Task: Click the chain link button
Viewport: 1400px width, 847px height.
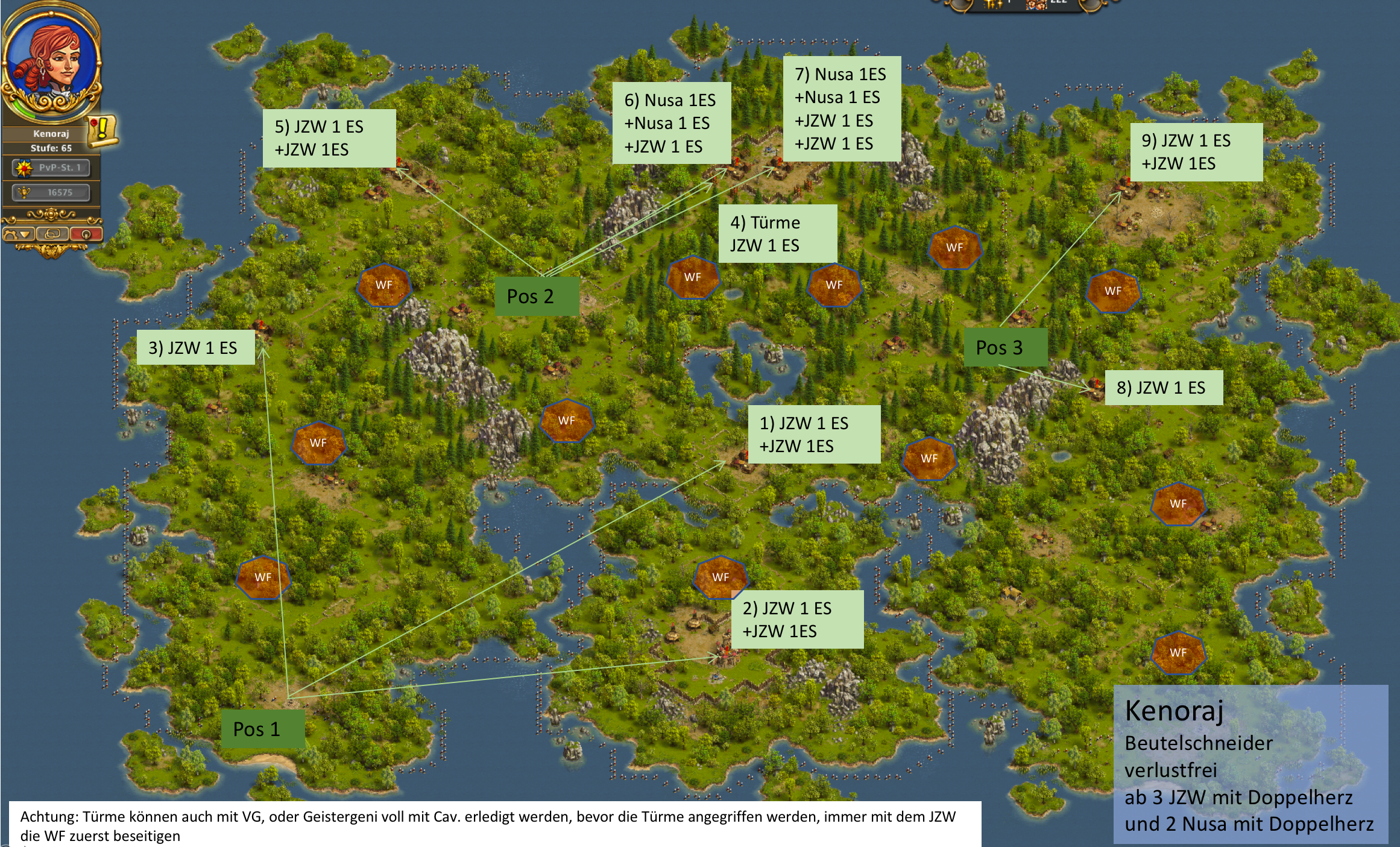Action: pos(52,234)
